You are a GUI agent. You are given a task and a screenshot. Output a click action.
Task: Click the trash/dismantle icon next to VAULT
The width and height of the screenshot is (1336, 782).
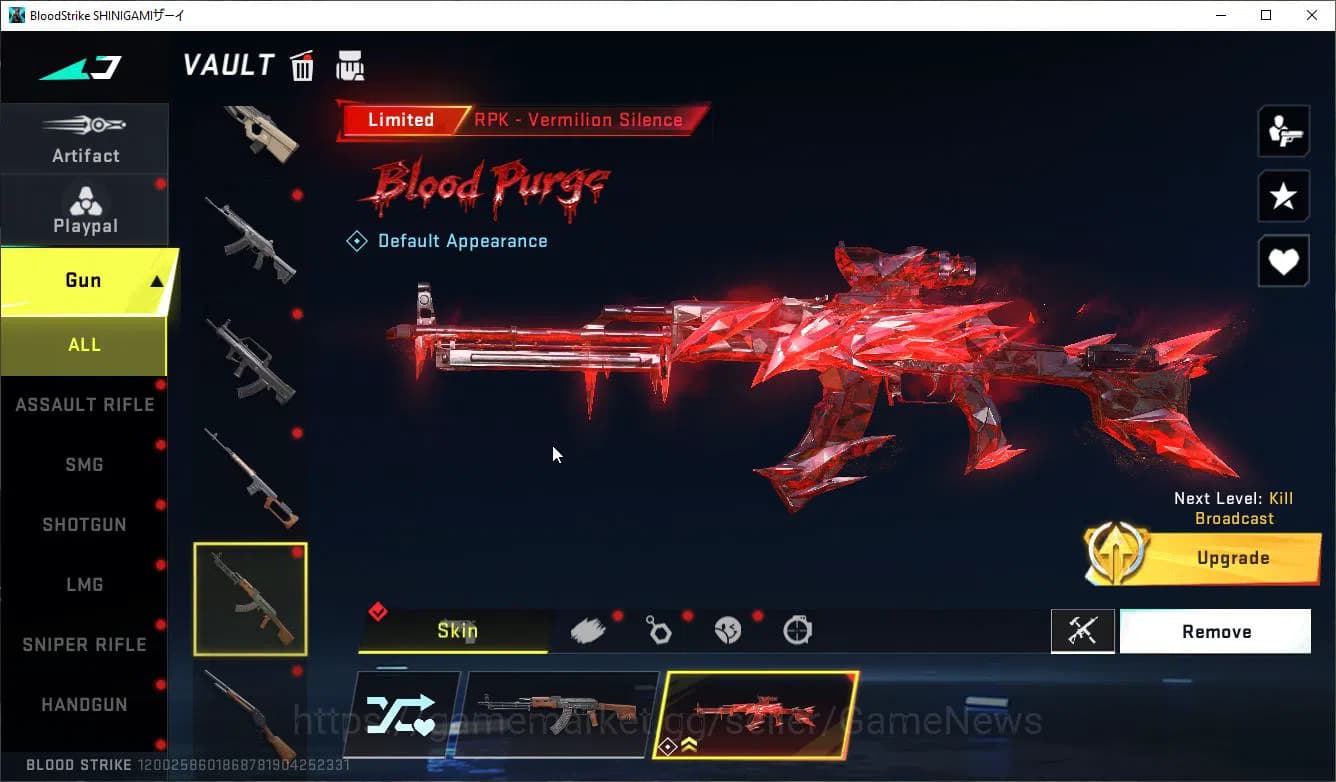pos(301,65)
